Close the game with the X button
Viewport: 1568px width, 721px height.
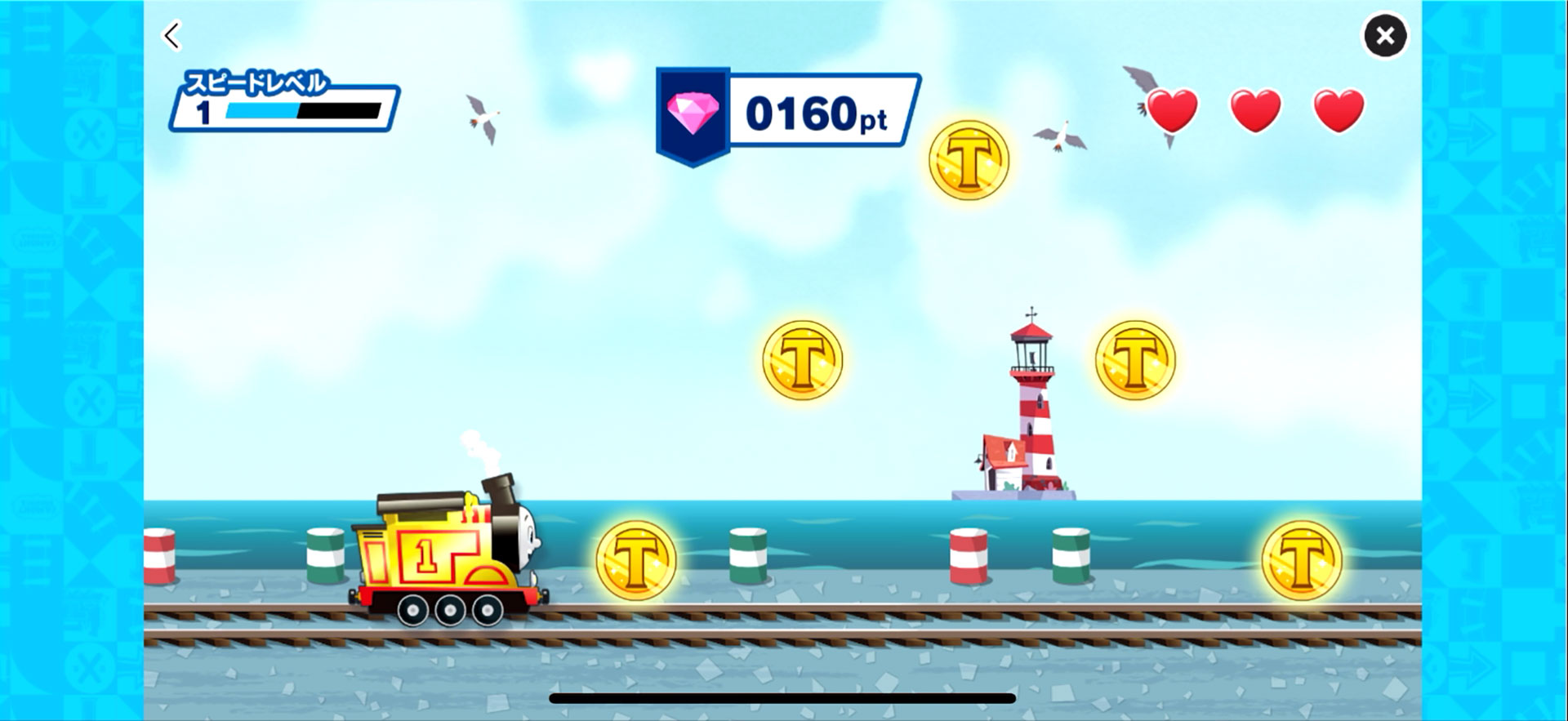coord(1384,35)
